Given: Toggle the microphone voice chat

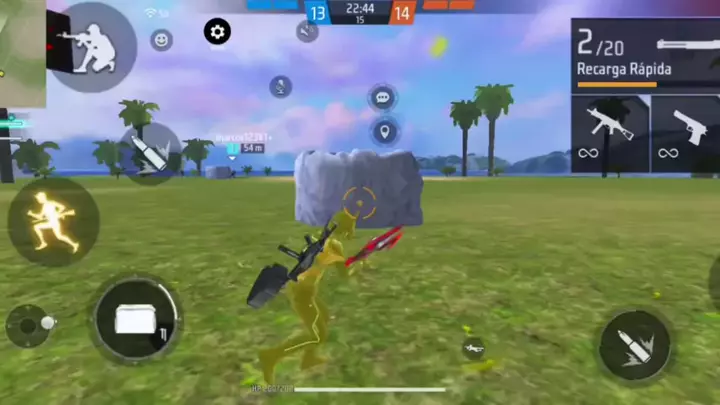Looking at the screenshot, I should click(281, 86).
